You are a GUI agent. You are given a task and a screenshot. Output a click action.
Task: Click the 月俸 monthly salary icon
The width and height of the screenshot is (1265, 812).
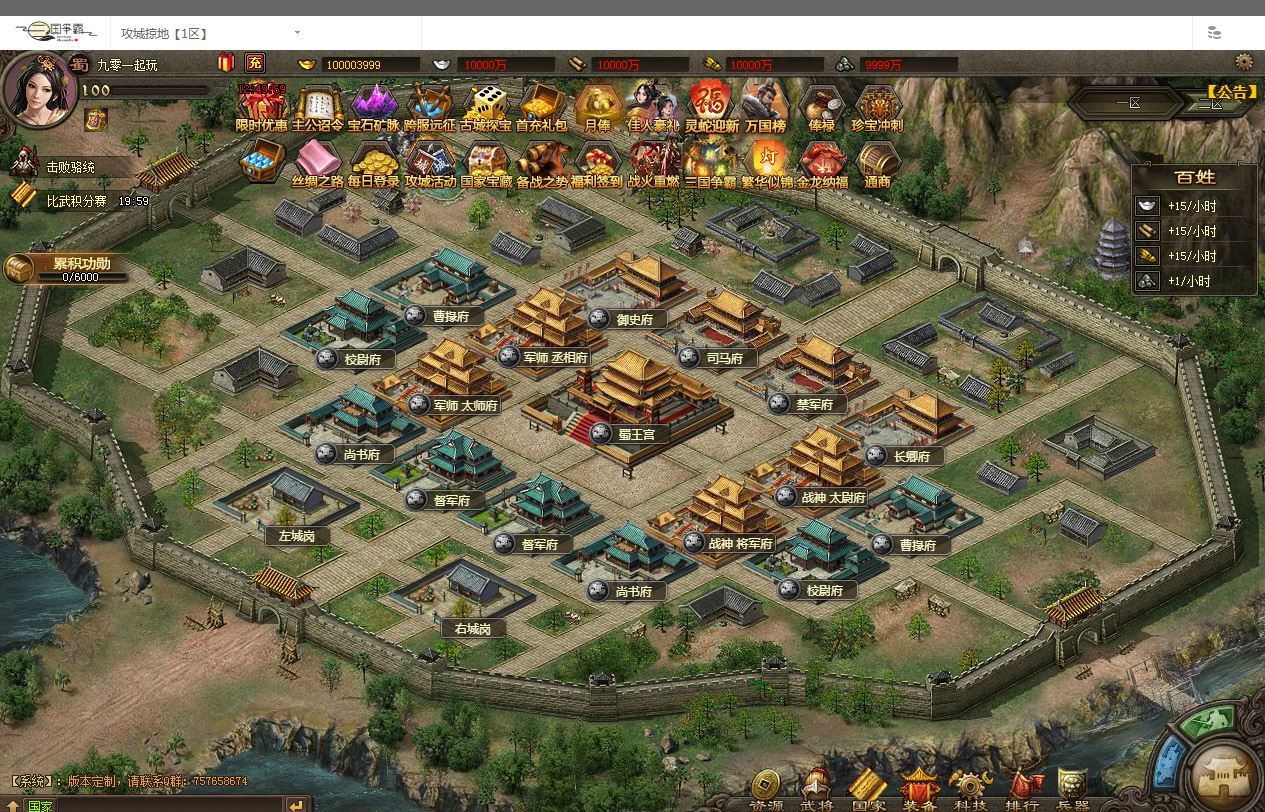[x=597, y=106]
